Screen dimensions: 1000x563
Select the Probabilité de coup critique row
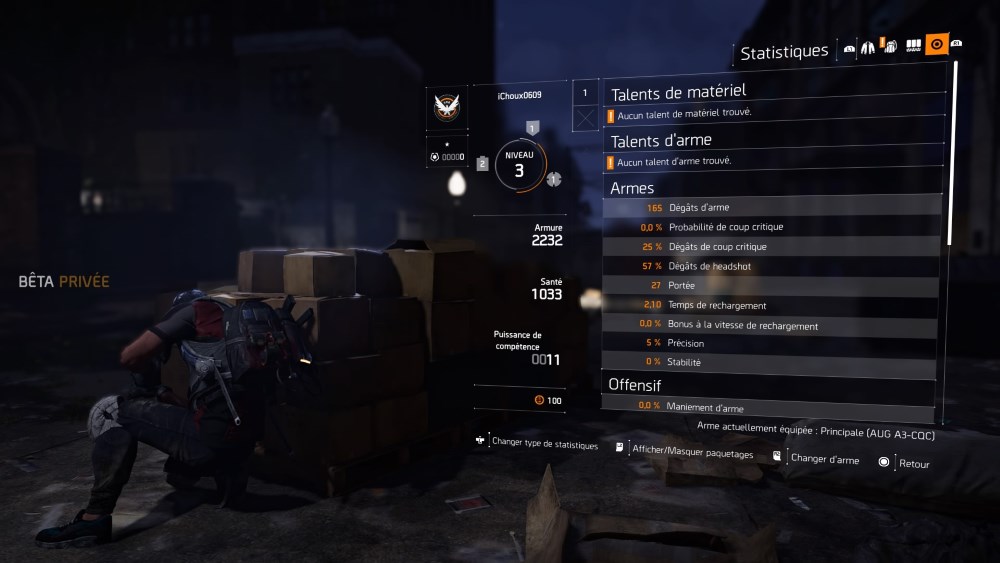[772, 227]
